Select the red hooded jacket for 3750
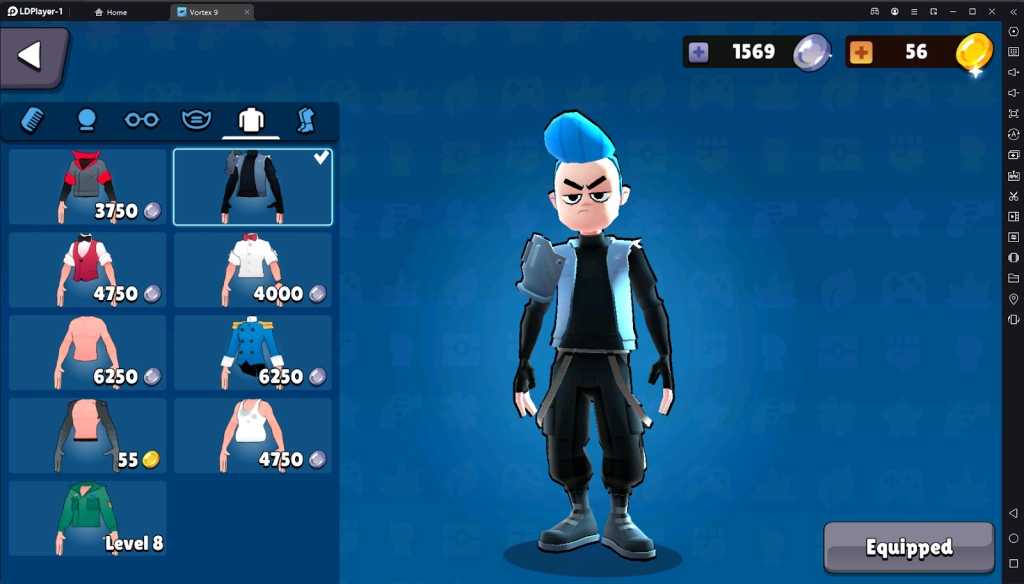 point(88,187)
